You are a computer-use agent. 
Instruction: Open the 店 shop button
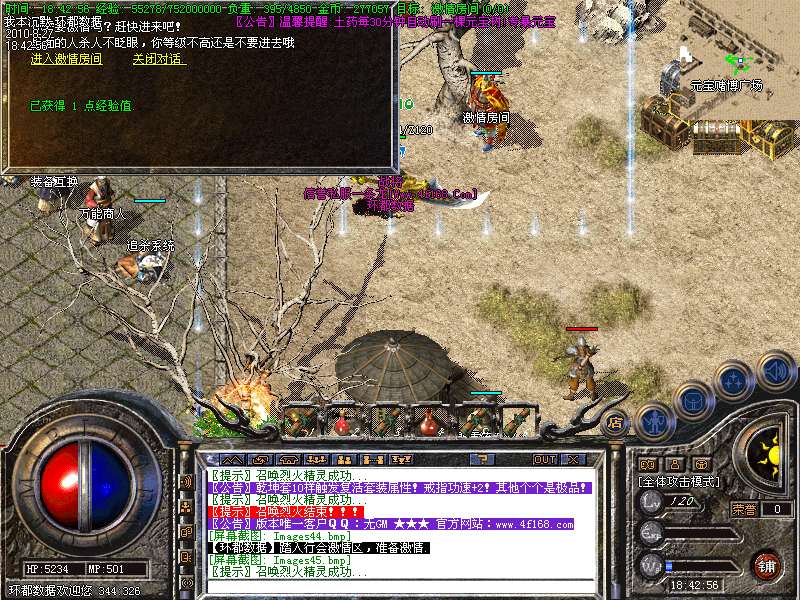[x=616, y=423]
